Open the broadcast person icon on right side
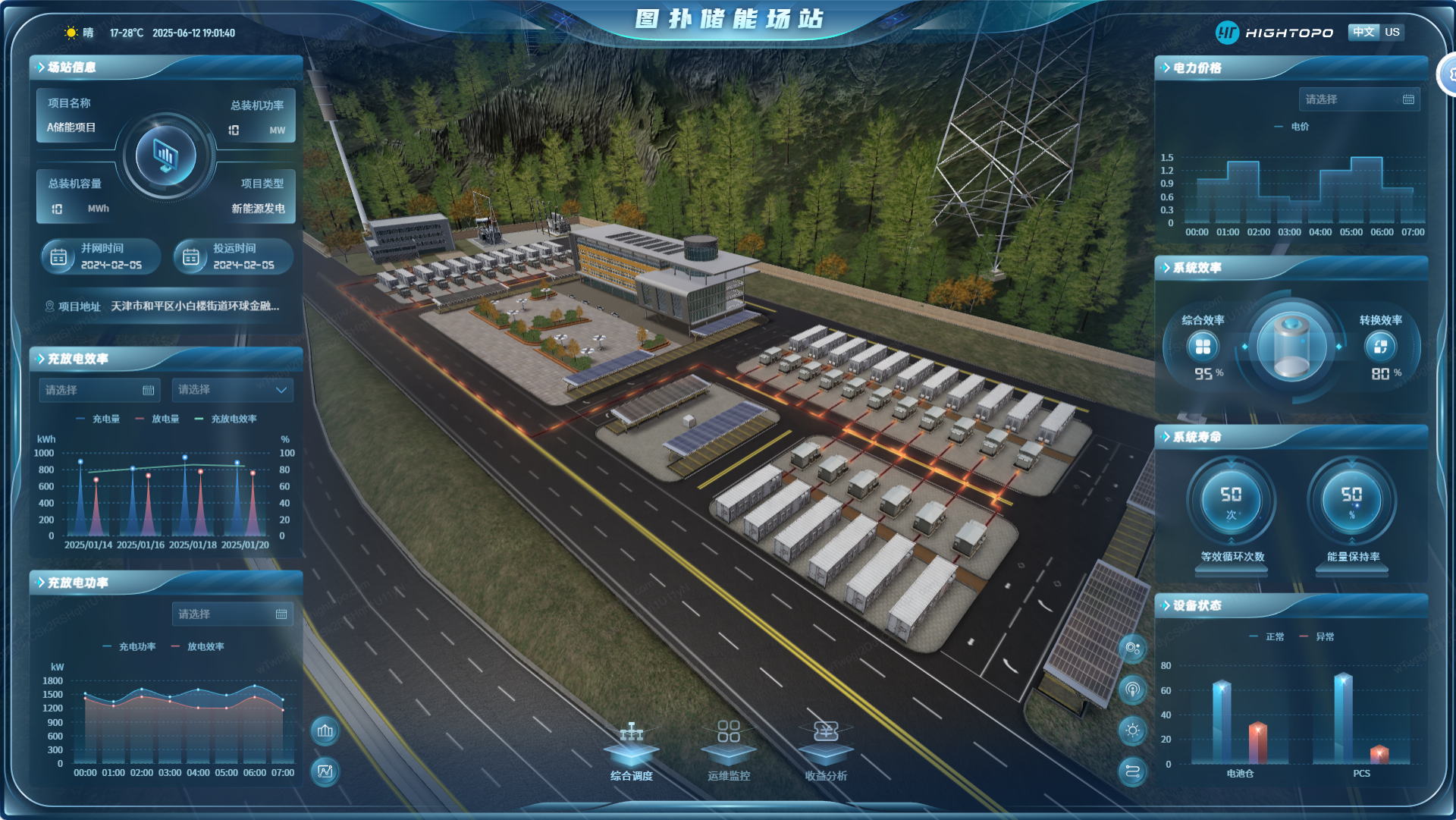This screenshot has width=1456, height=820. [x=1132, y=690]
